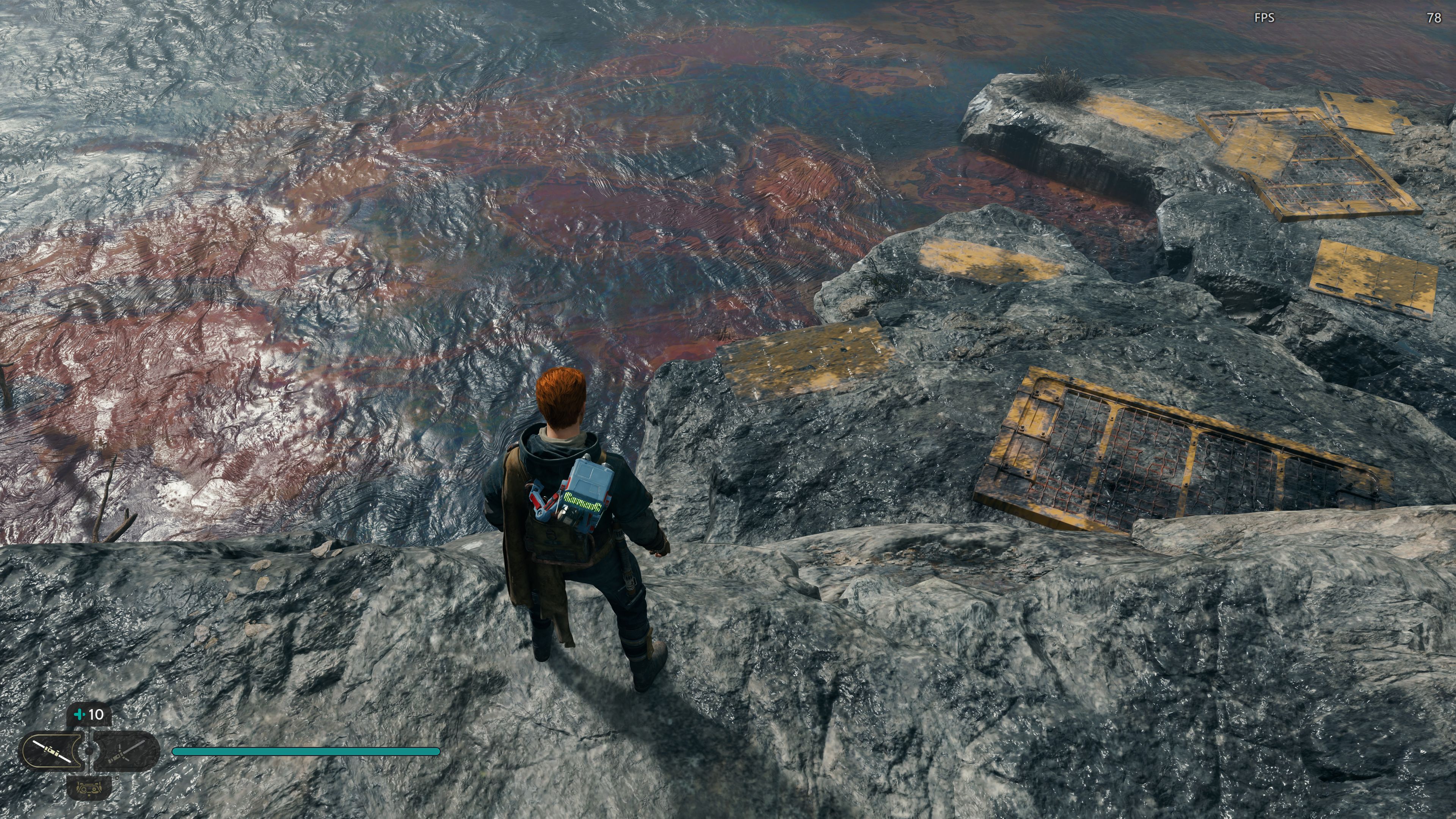Select the double-bladed lightsaber stance icon
The height and width of the screenshot is (819, 1456).
point(53,751)
